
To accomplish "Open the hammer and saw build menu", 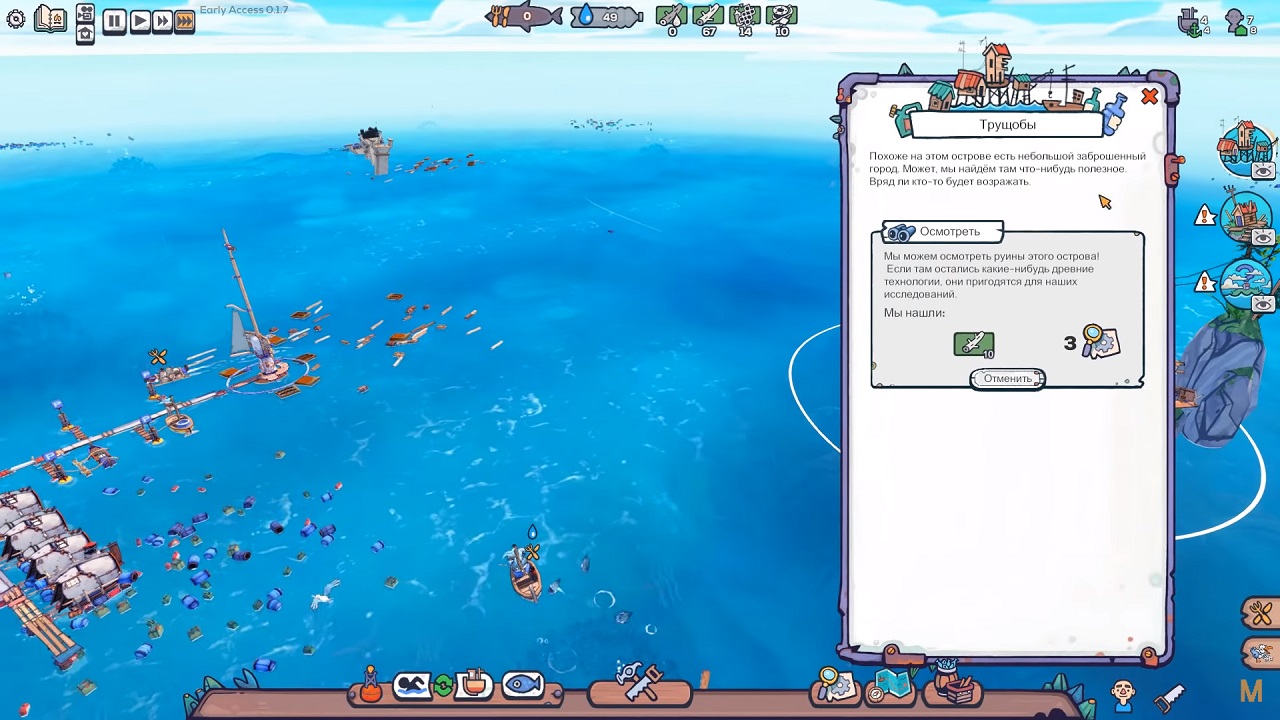I will coord(639,684).
